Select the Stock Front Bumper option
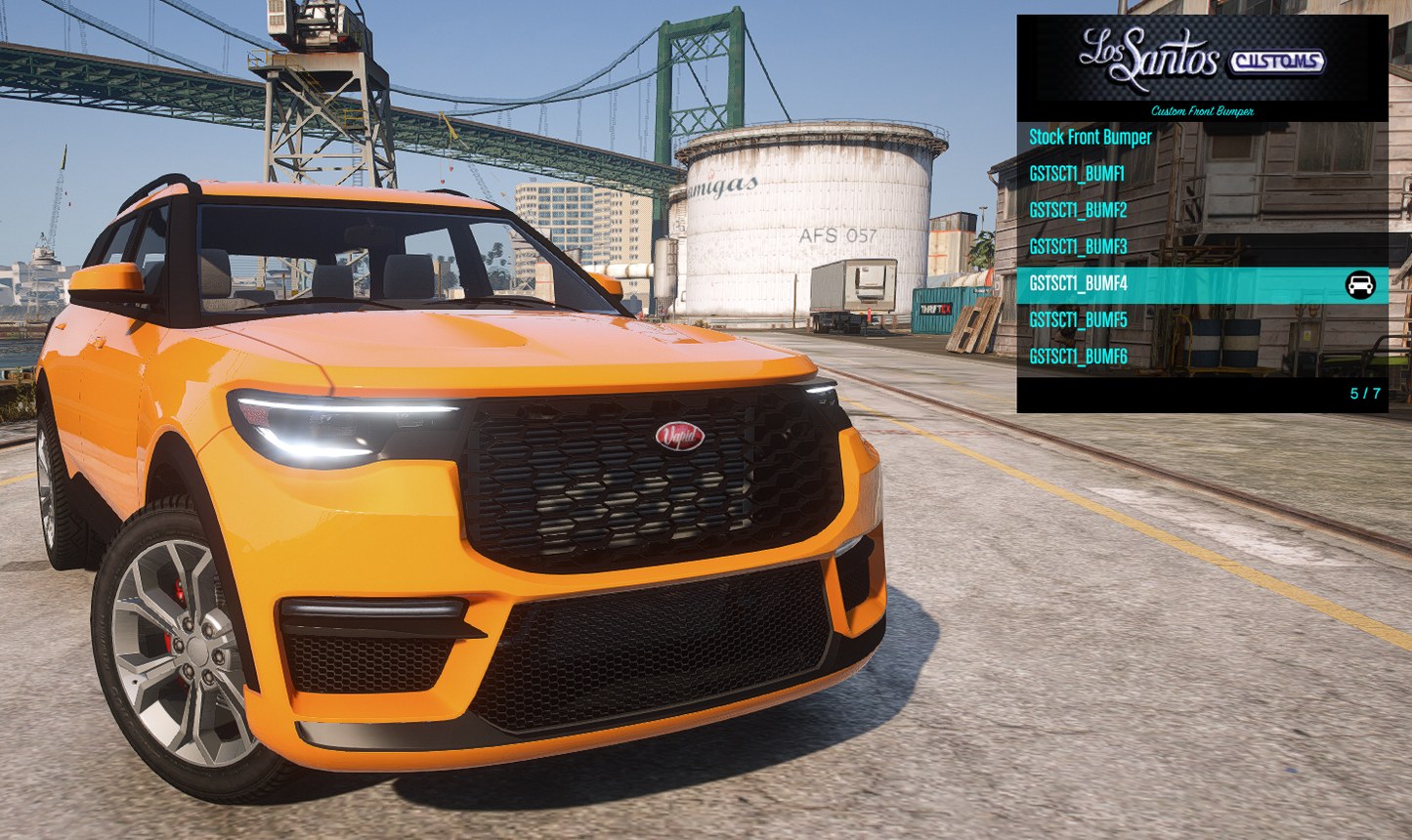1412x840 pixels. coord(1091,138)
